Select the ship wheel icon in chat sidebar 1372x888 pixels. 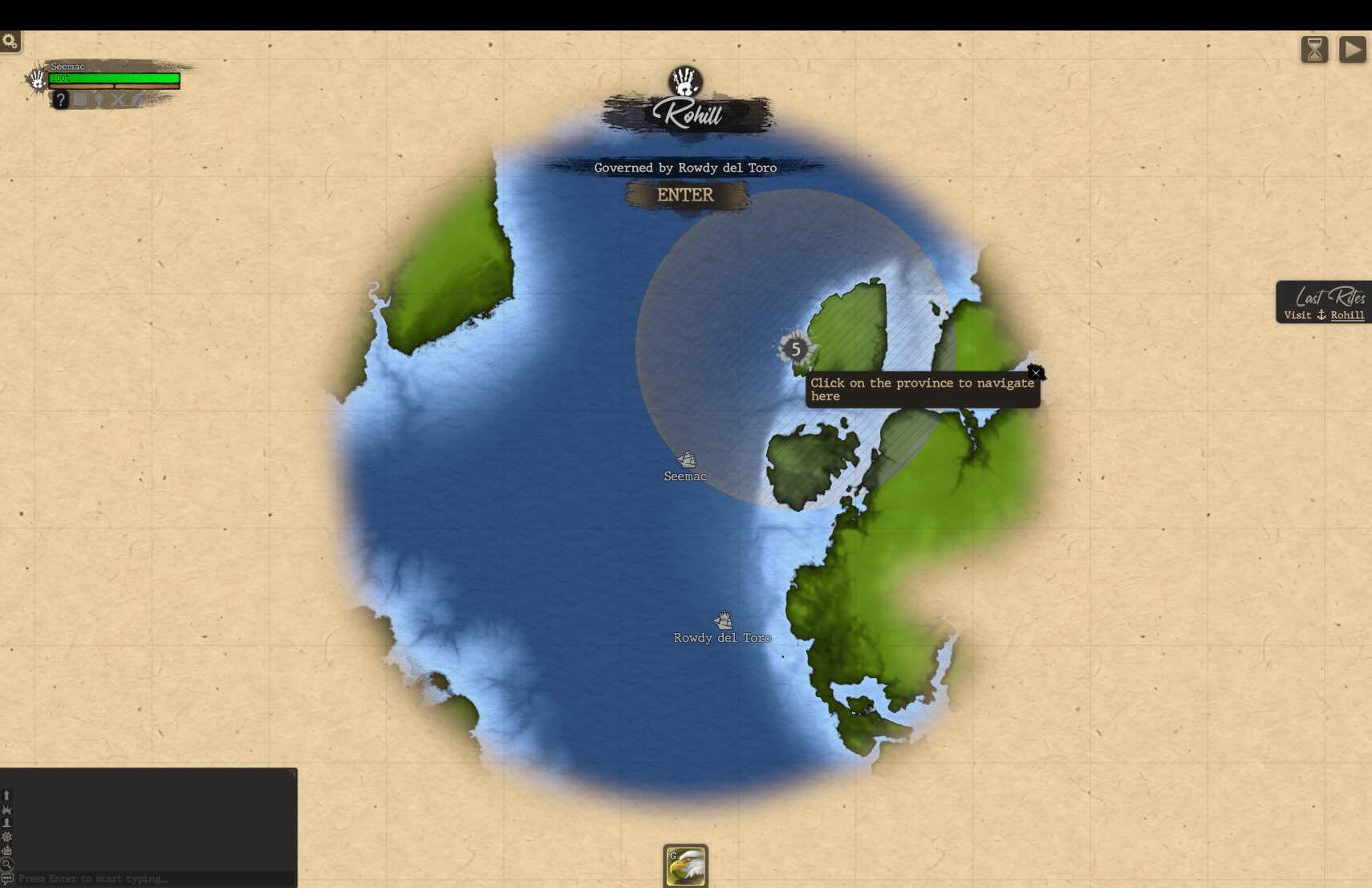coord(6,837)
